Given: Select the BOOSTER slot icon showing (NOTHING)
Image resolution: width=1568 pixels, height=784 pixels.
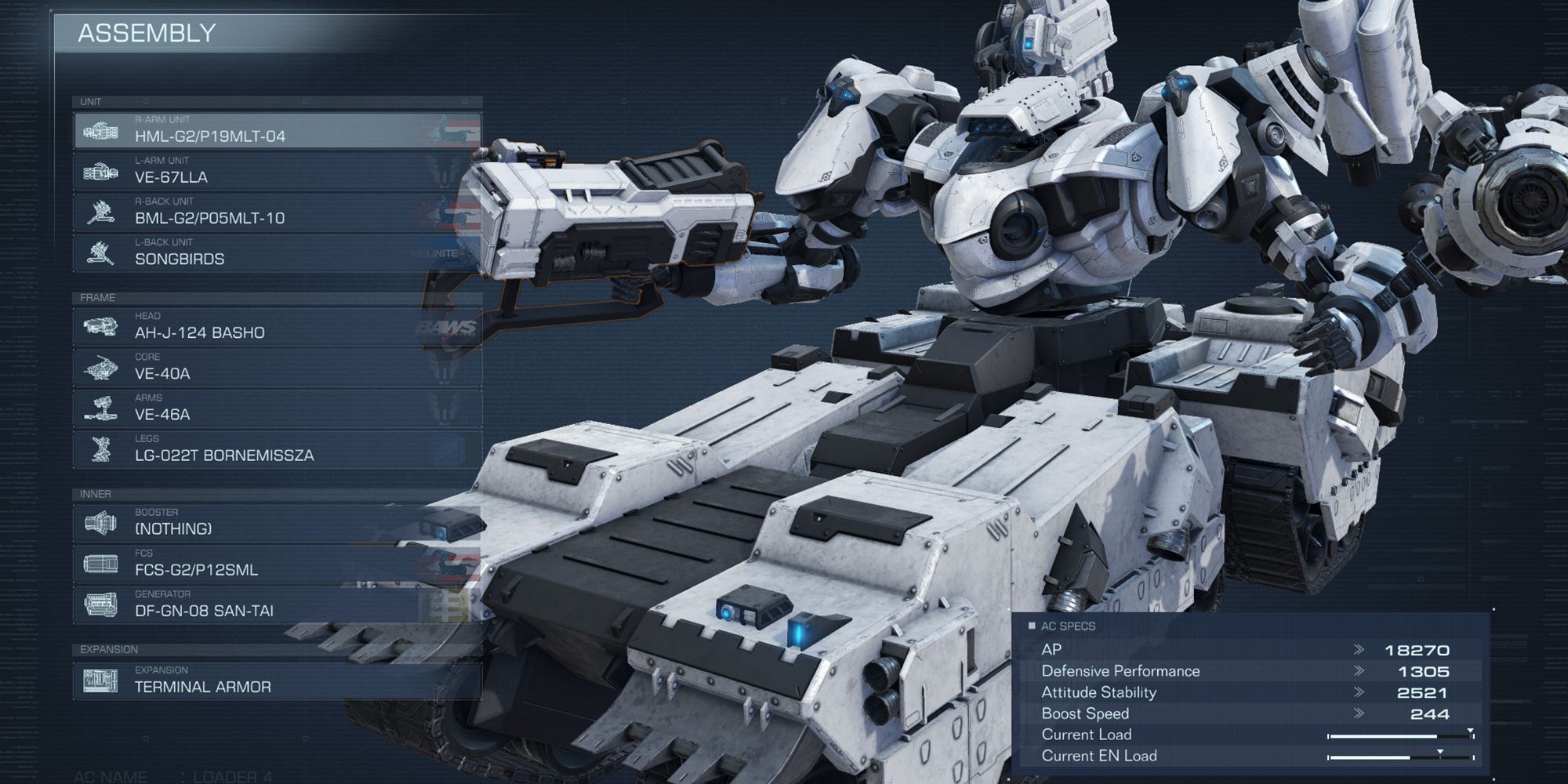Looking at the screenshot, I should 102,521.
